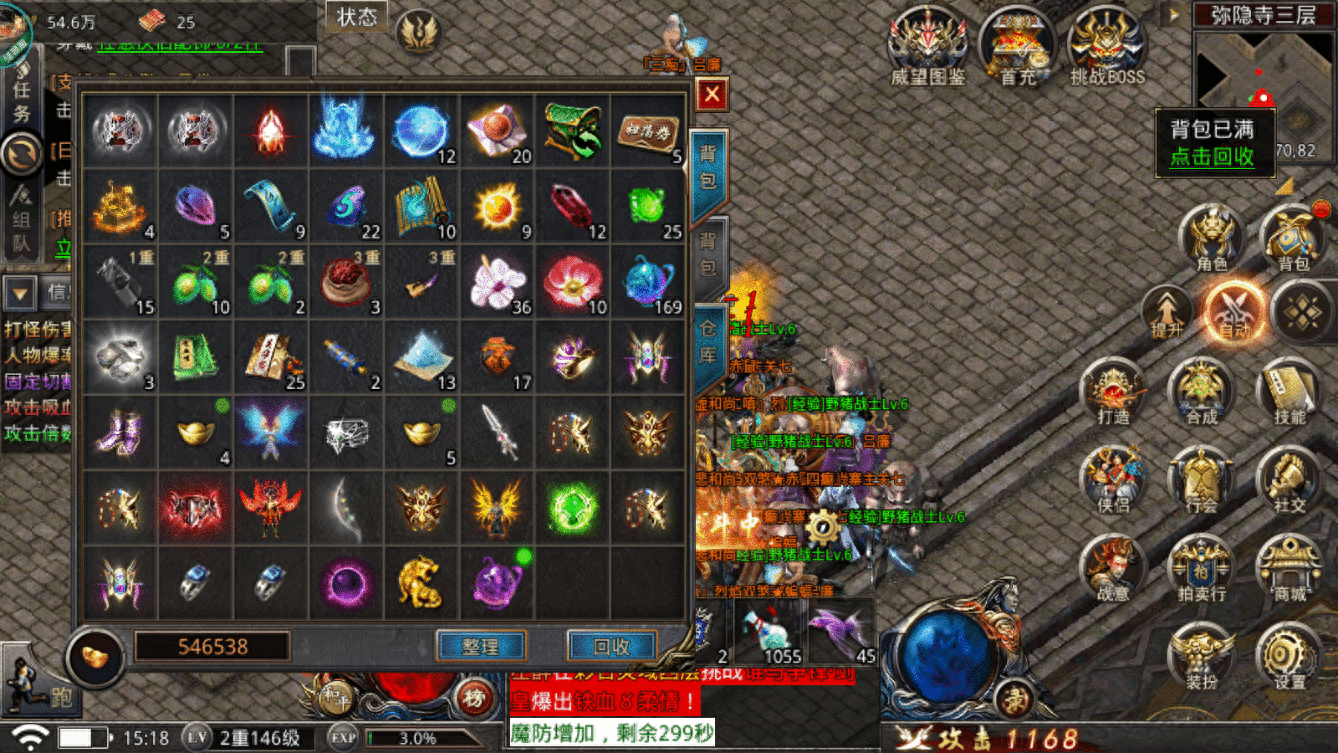The height and width of the screenshot is (753, 1338).
Task: Open the 技能 skills menu
Action: 1289,392
